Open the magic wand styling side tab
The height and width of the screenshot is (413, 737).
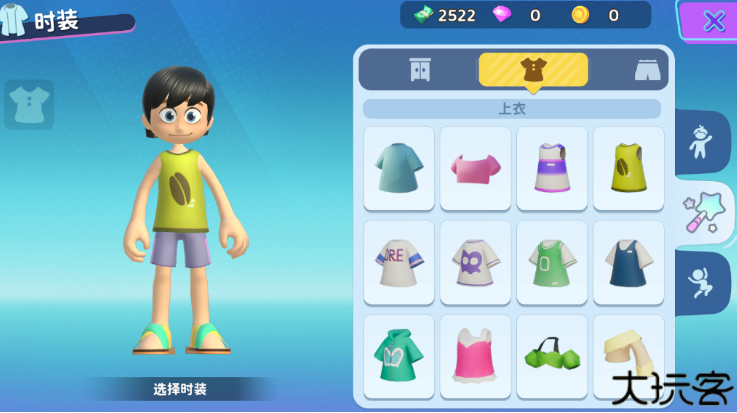pos(703,212)
